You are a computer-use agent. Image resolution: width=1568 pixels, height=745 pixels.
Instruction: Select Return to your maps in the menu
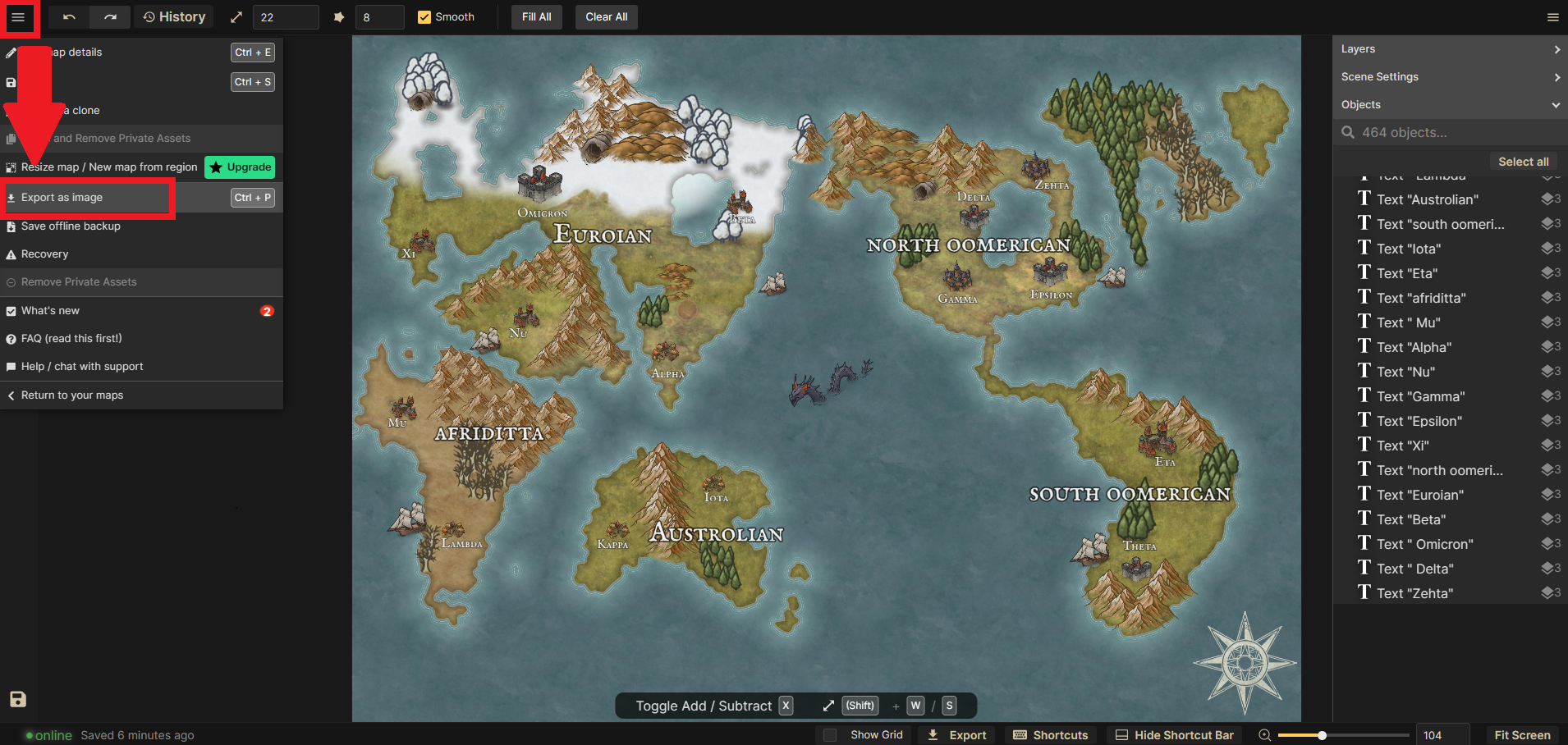72,395
